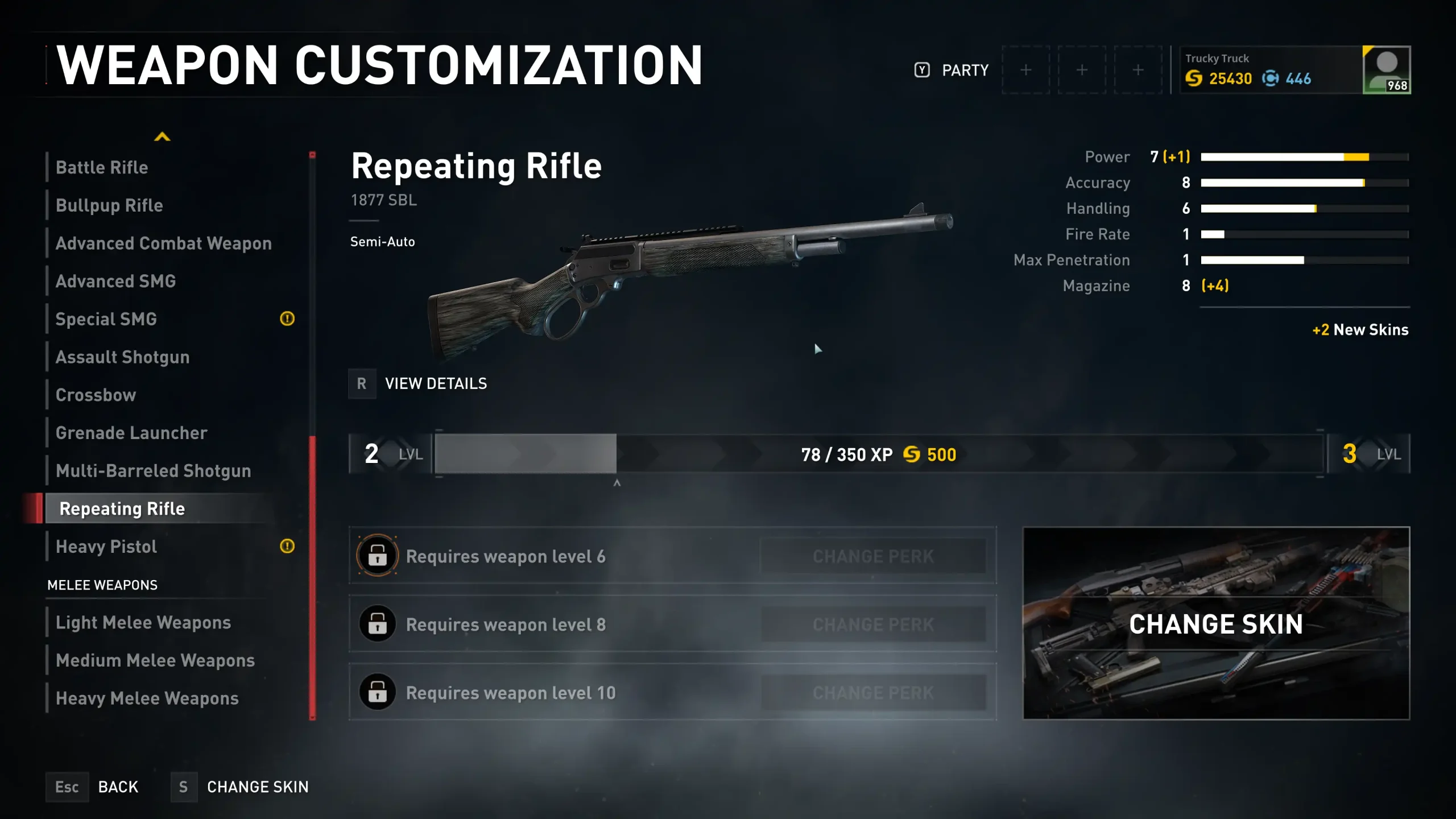This screenshot has width=1456, height=819.
Task: Select Battle Rifle from the weapon list
Action: tap(102, 168)
